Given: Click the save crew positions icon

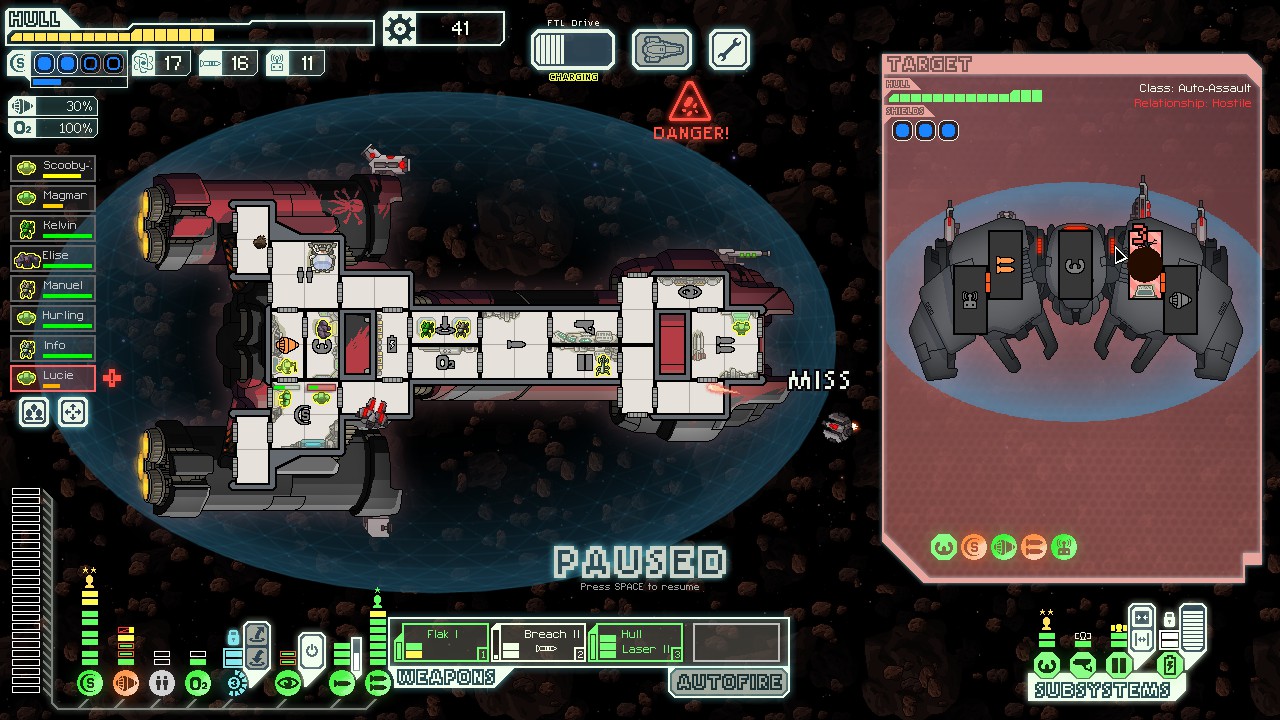Looking at the screenshot, I should (33, 411).
